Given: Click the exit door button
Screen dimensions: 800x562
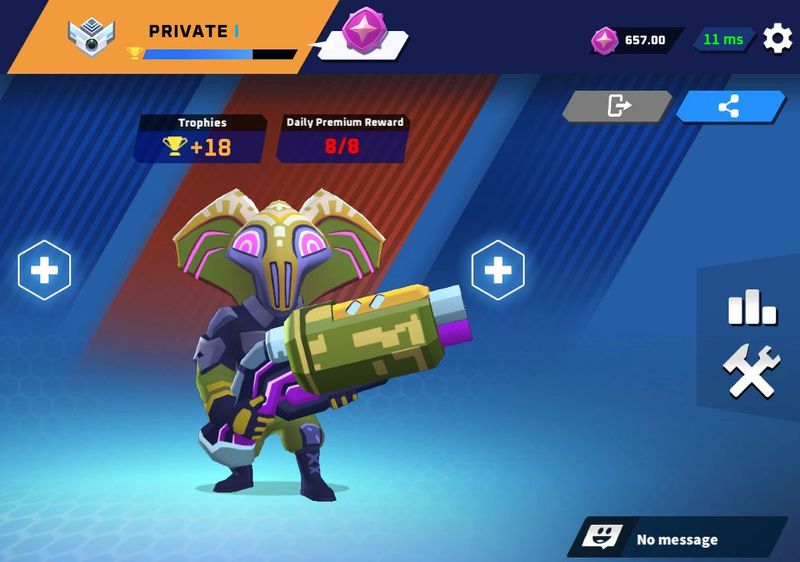Looking at the screenshot, I should click(x=617, y=105).
